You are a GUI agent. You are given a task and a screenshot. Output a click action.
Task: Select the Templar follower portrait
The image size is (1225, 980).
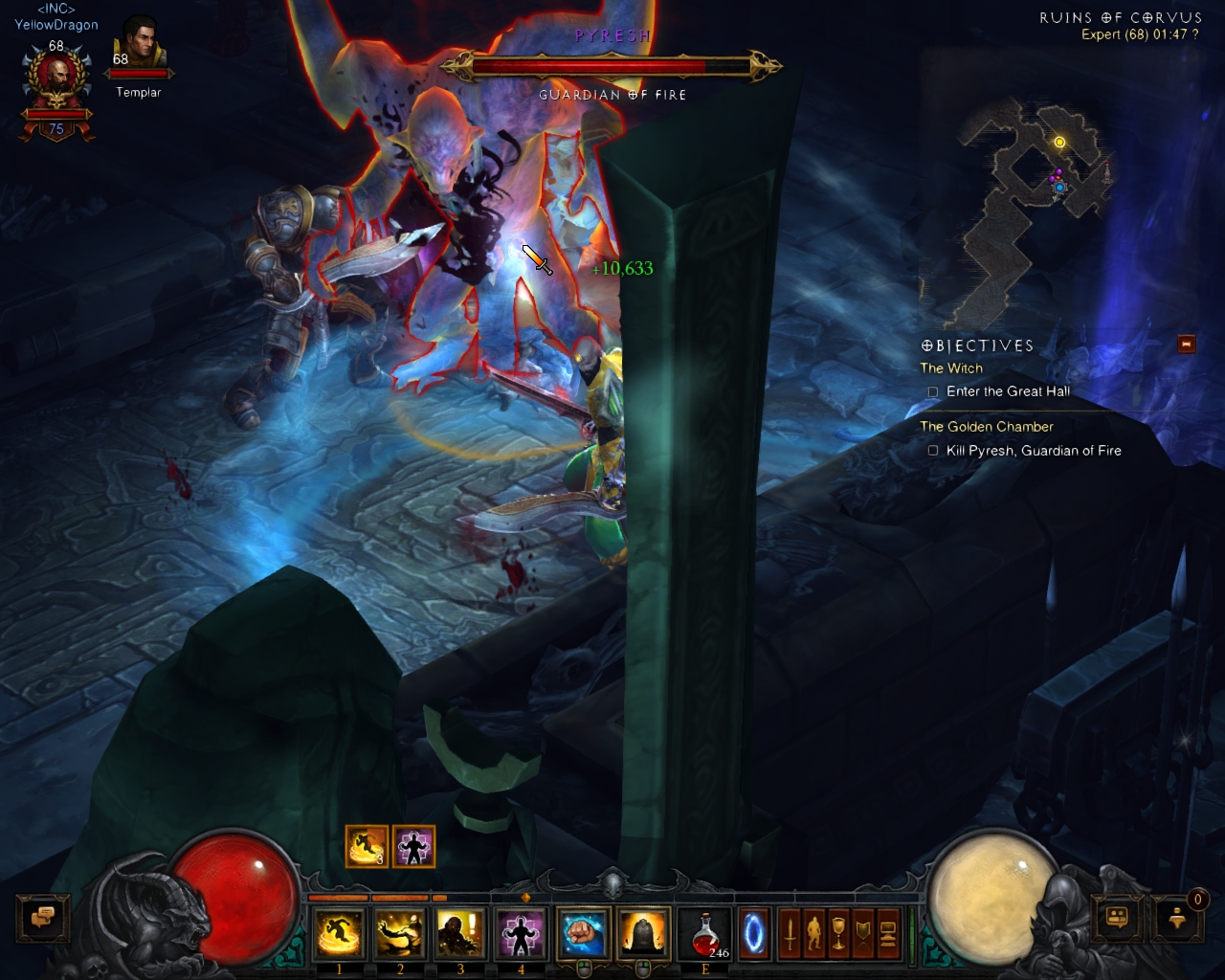140,48
